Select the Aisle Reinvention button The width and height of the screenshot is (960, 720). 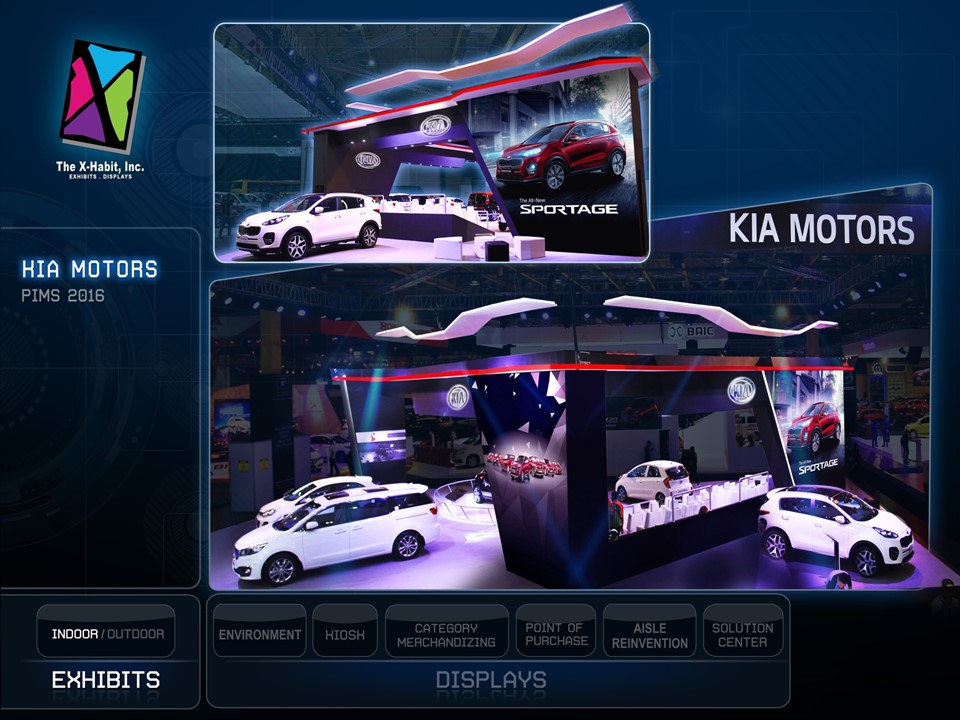650,634
